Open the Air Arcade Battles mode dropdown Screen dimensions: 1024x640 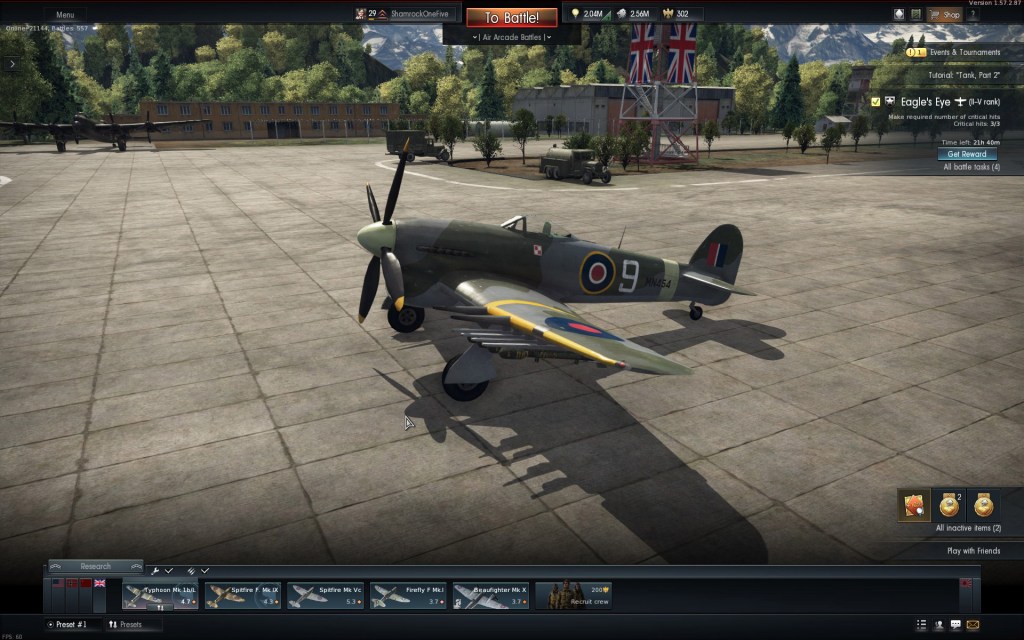(511, 37)
